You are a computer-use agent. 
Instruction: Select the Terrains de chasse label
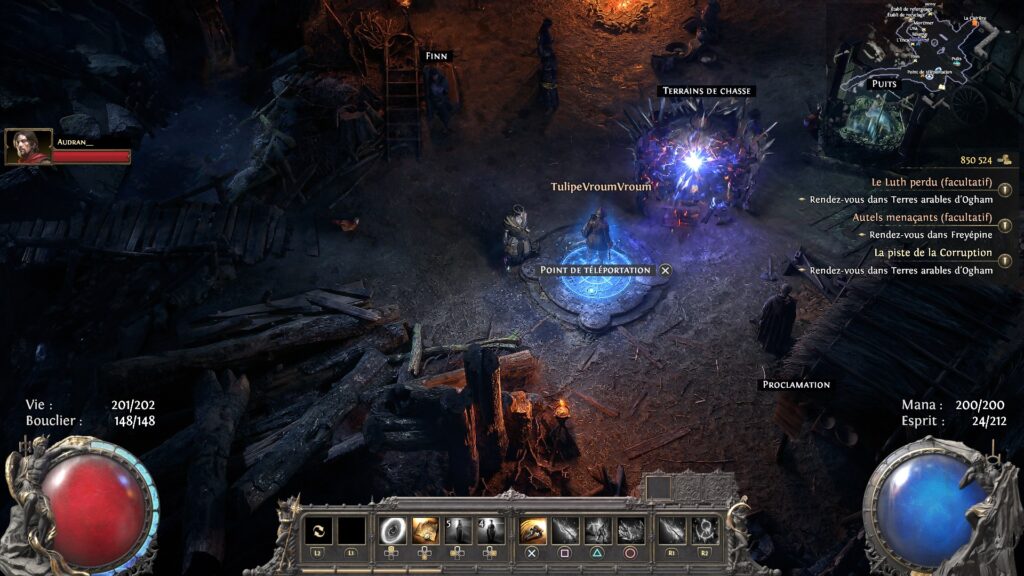click(x=707, y=91)
